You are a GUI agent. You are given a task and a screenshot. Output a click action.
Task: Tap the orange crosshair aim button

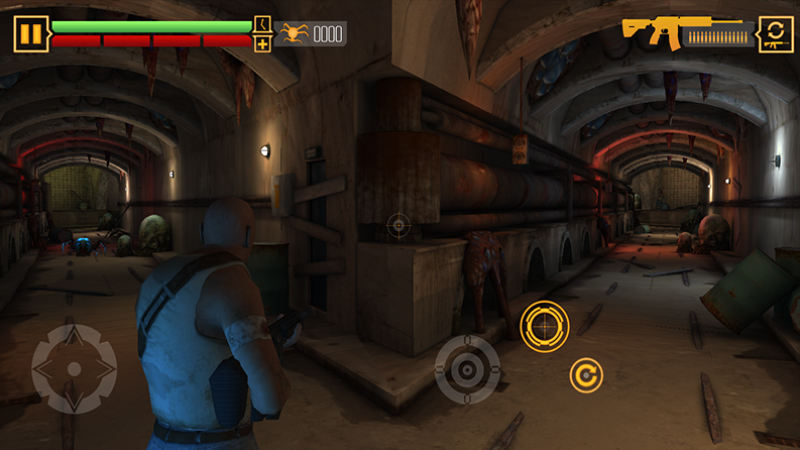(545, 326)
